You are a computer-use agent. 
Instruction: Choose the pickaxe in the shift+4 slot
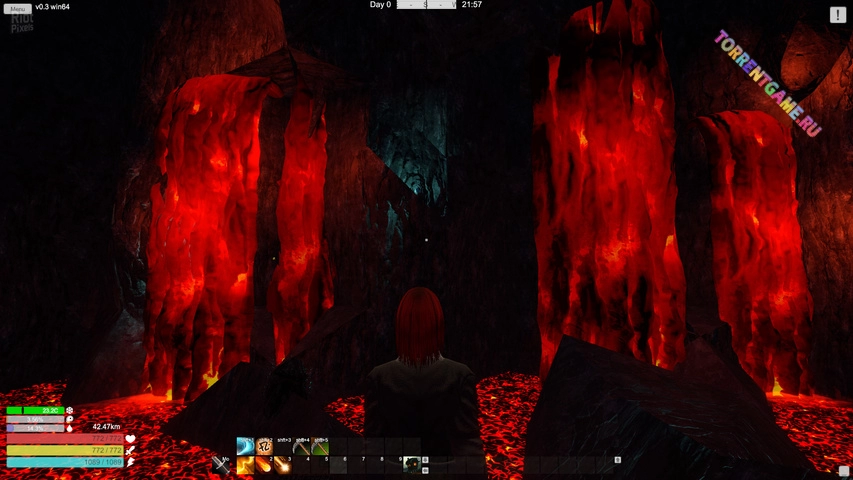click(x=301, y=447)
